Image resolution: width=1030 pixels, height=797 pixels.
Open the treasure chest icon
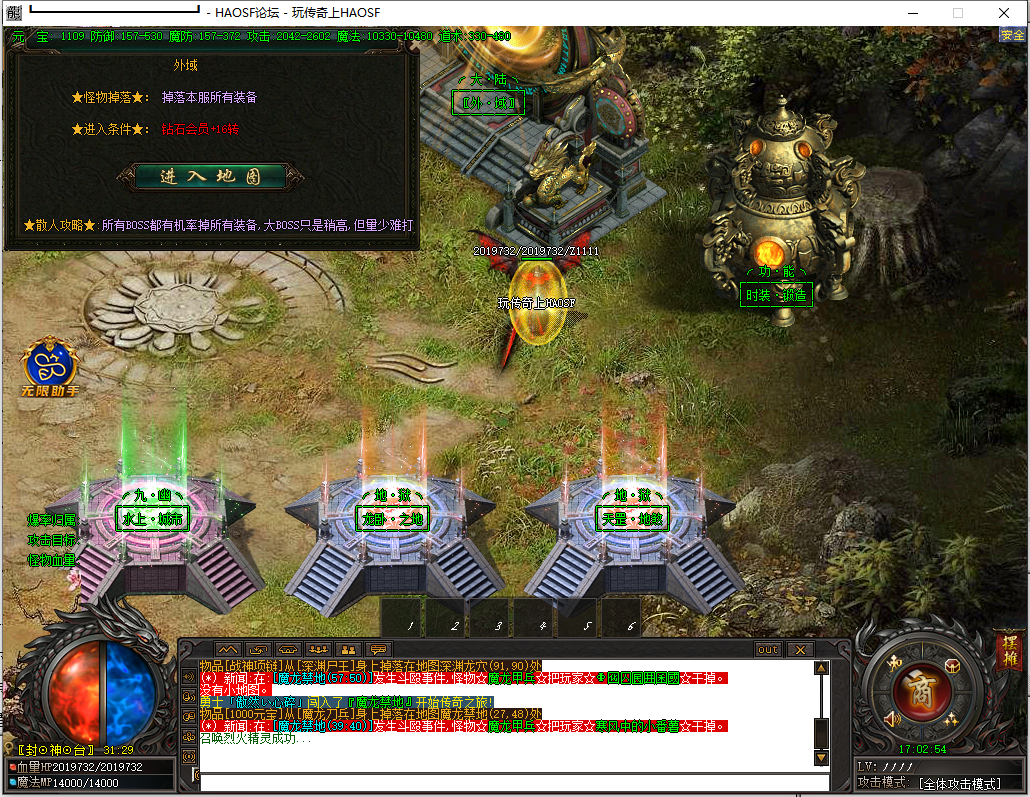953,666
